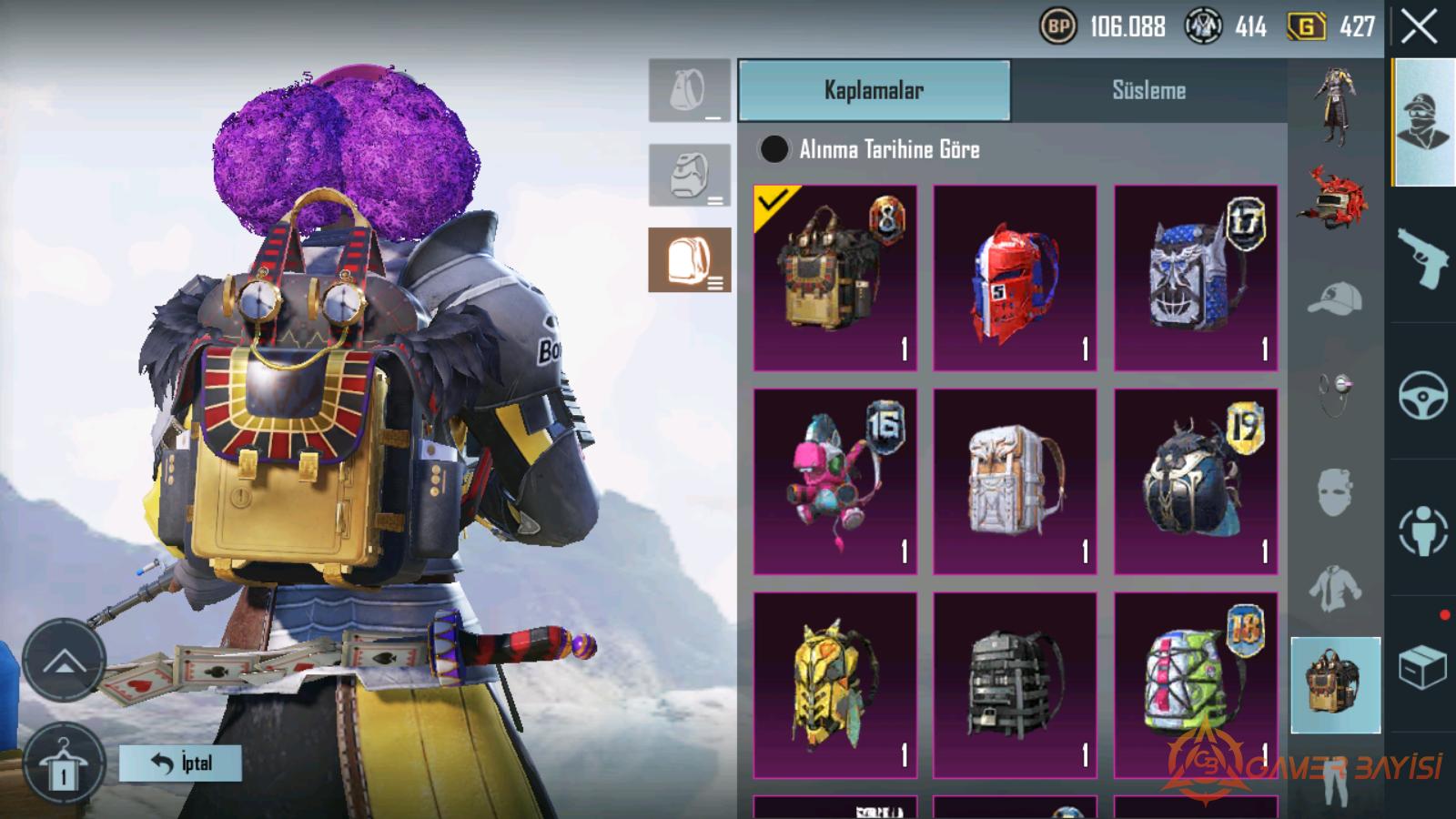1456x819 pixels.
Task: Open the steering wheel vehicle category
Action: pyautogui.click(x=1422, y=394)
